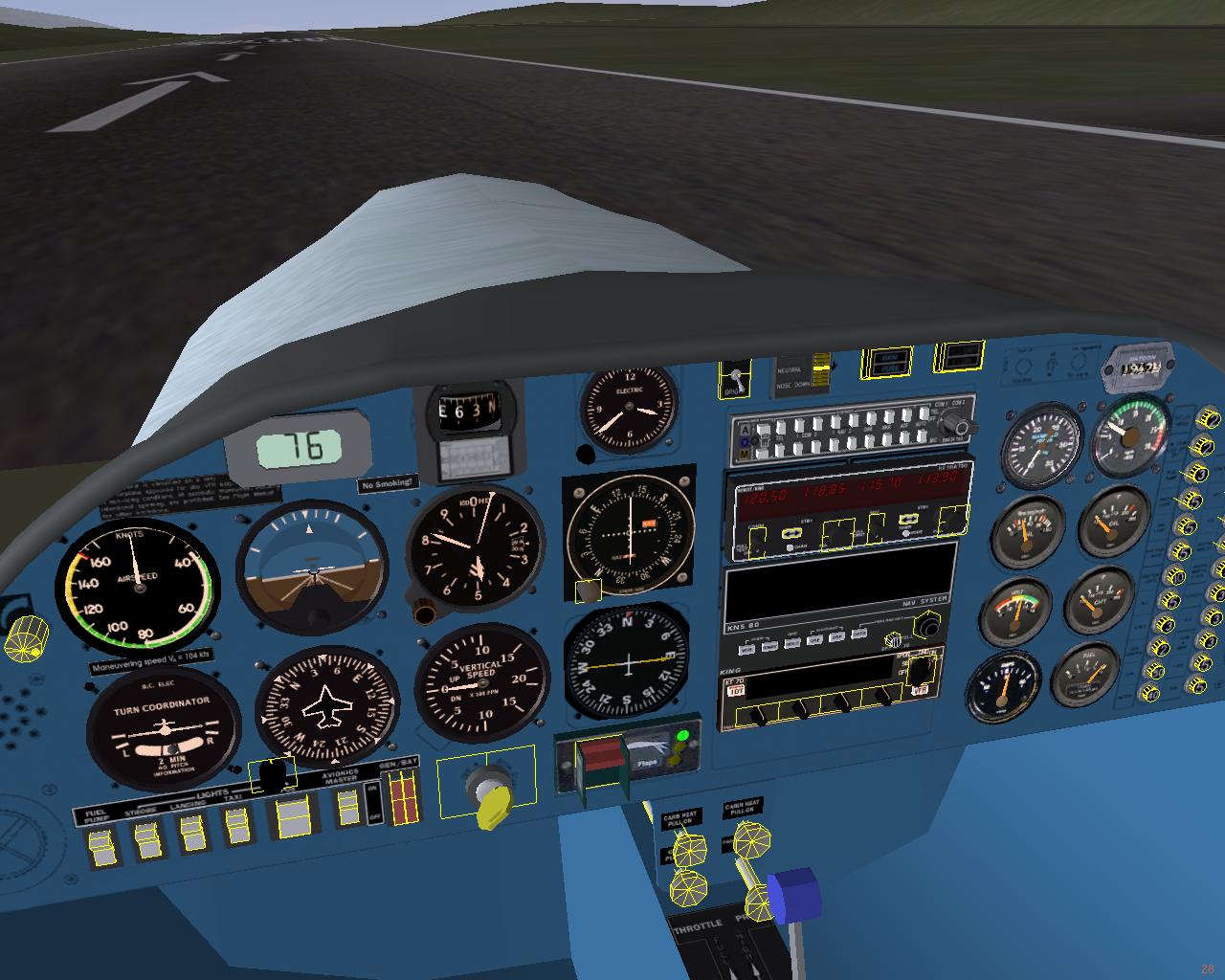1225x980 pixels.
Task: Click the blue throttle lever handle
Action: (794, 896)
